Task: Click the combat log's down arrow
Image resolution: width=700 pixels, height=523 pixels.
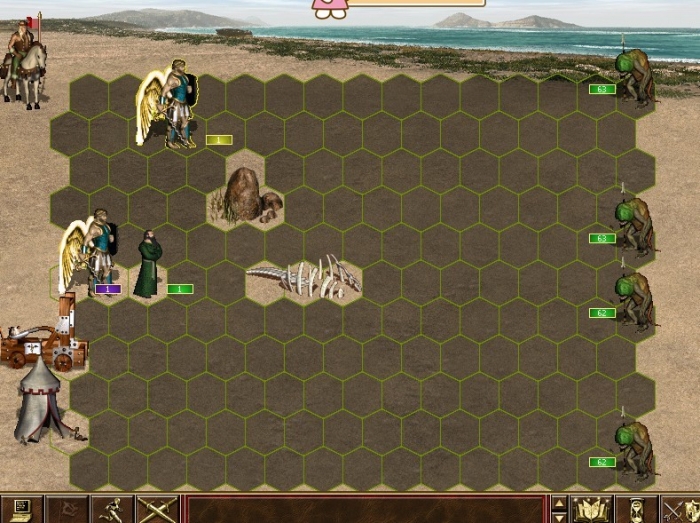Action: (x=560, y=516)
